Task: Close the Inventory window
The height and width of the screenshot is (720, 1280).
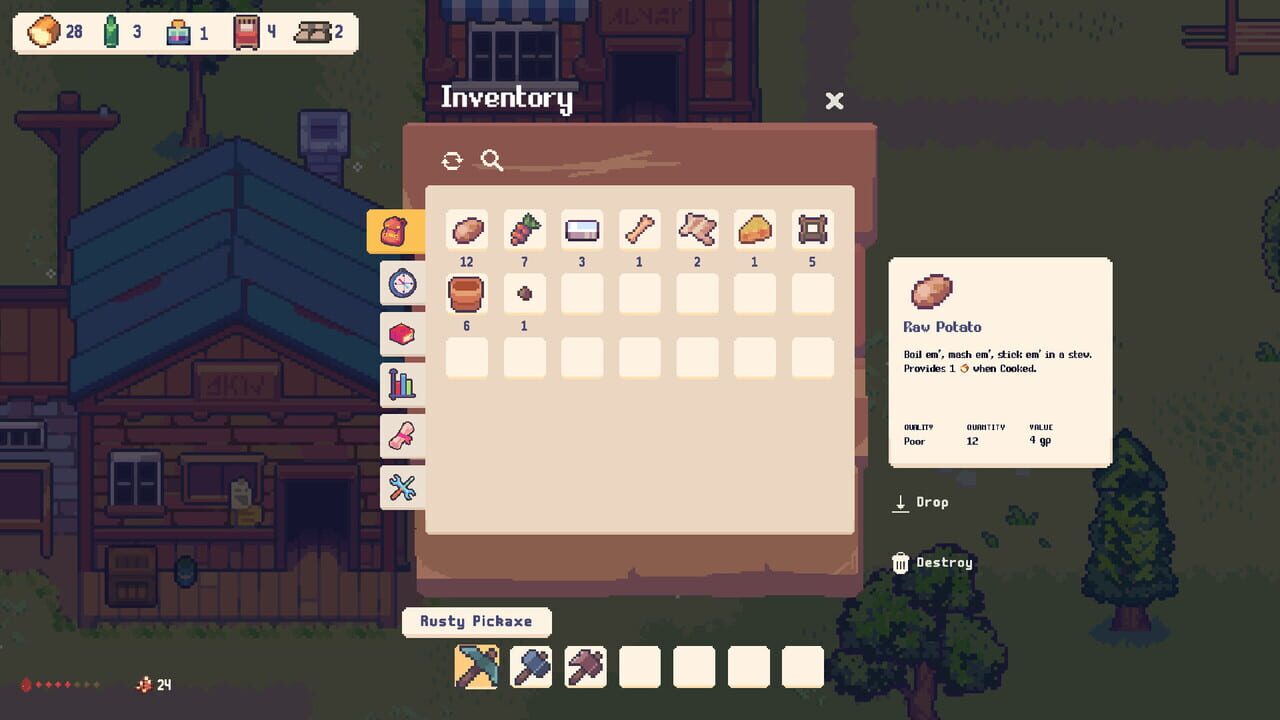Action: click(x=834, y=100)
